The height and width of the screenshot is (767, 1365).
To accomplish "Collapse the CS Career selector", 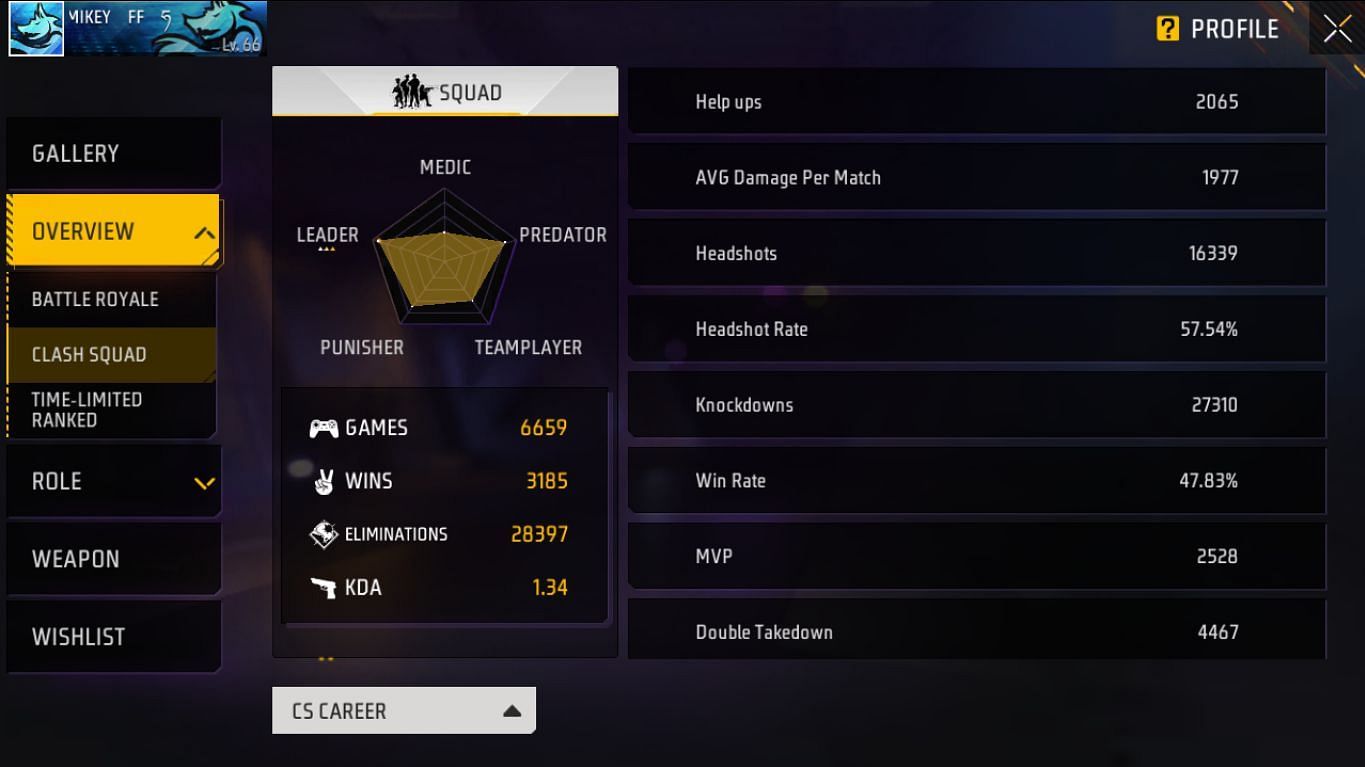I will pyautogui.click(x=512, y=710).
